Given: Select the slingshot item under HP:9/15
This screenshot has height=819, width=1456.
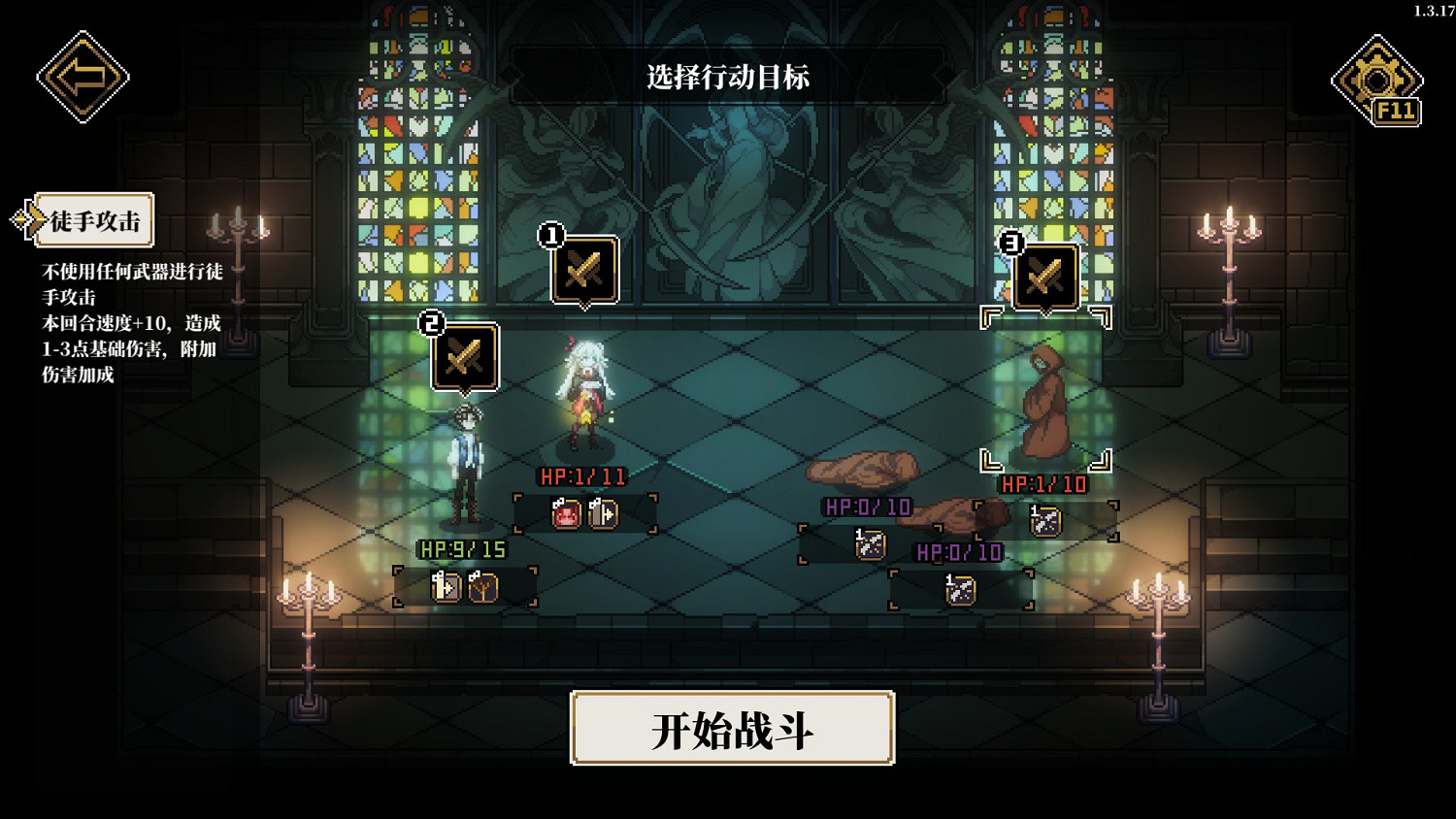Looking at the screenshot, I should click(485, 587).
